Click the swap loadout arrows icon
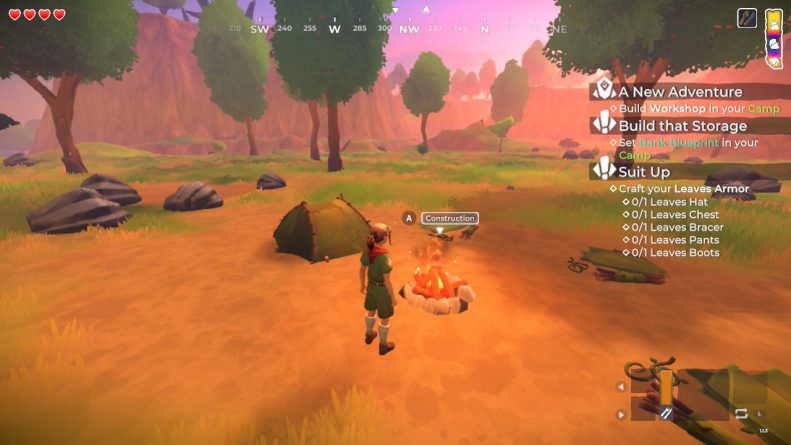The image size is (791, 445). pos(741,413)
